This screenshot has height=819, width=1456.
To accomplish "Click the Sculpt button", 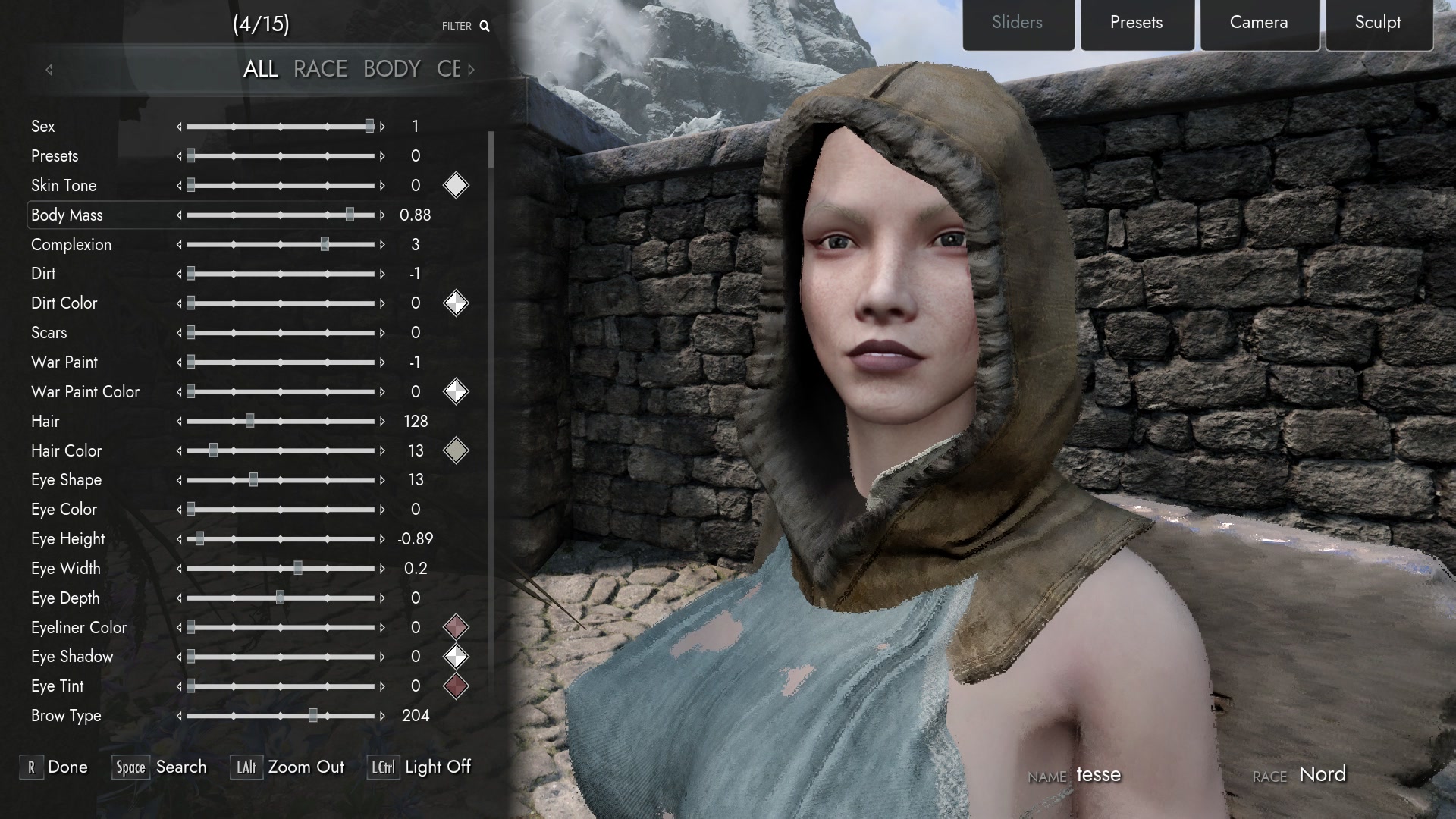I will (1378, 23).
